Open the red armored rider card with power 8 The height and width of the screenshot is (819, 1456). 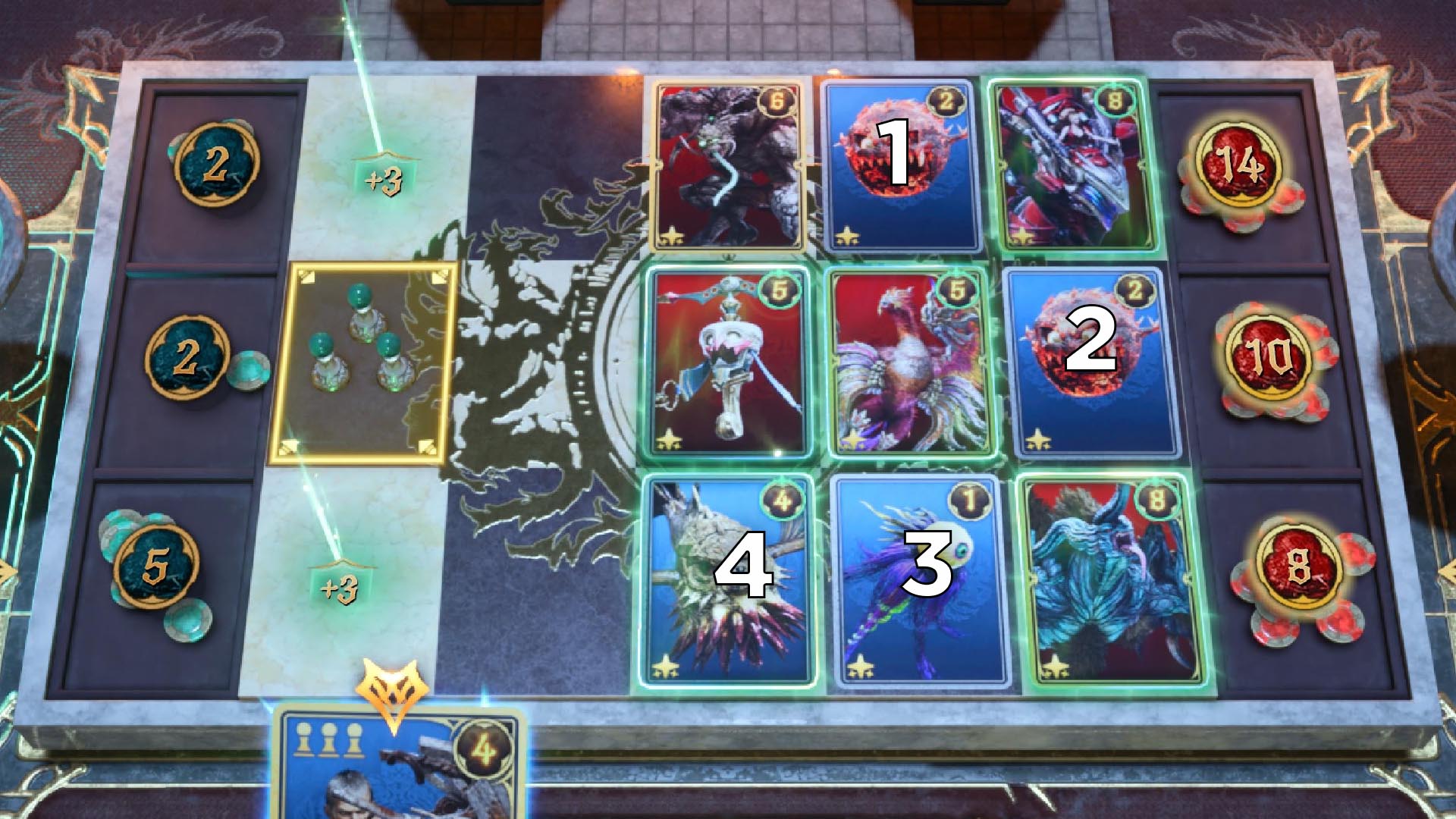click(x=1069, y=163)
